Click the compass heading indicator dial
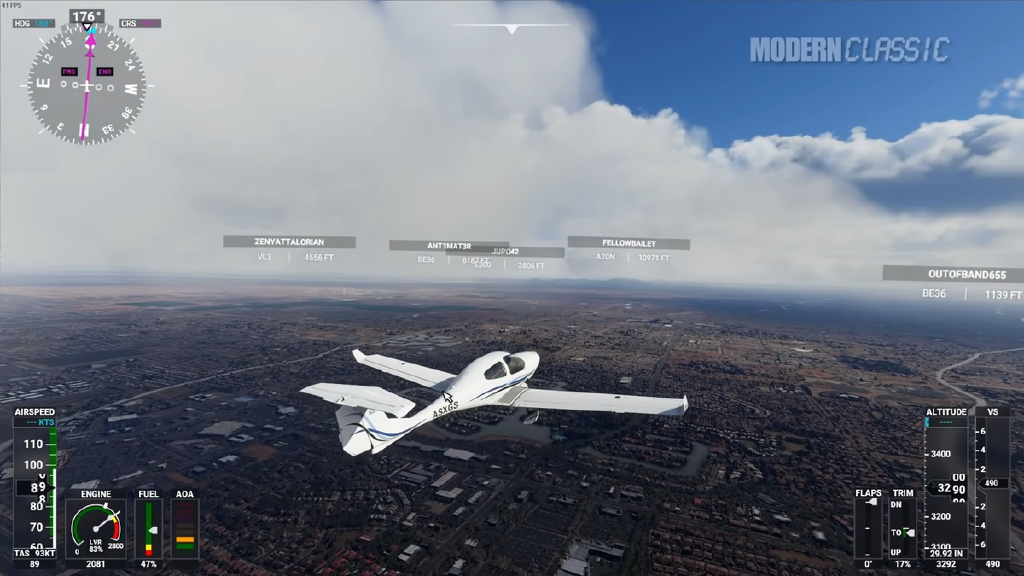Viewport: 1024px width, 576px height. click(x=86, y=86)
